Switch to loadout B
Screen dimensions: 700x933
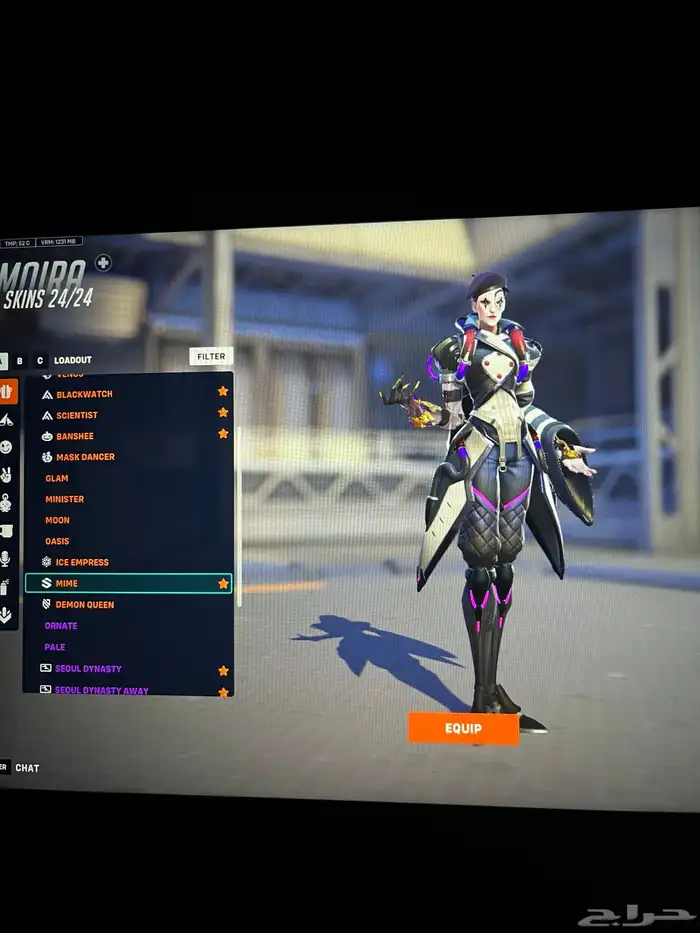[20, 360]
